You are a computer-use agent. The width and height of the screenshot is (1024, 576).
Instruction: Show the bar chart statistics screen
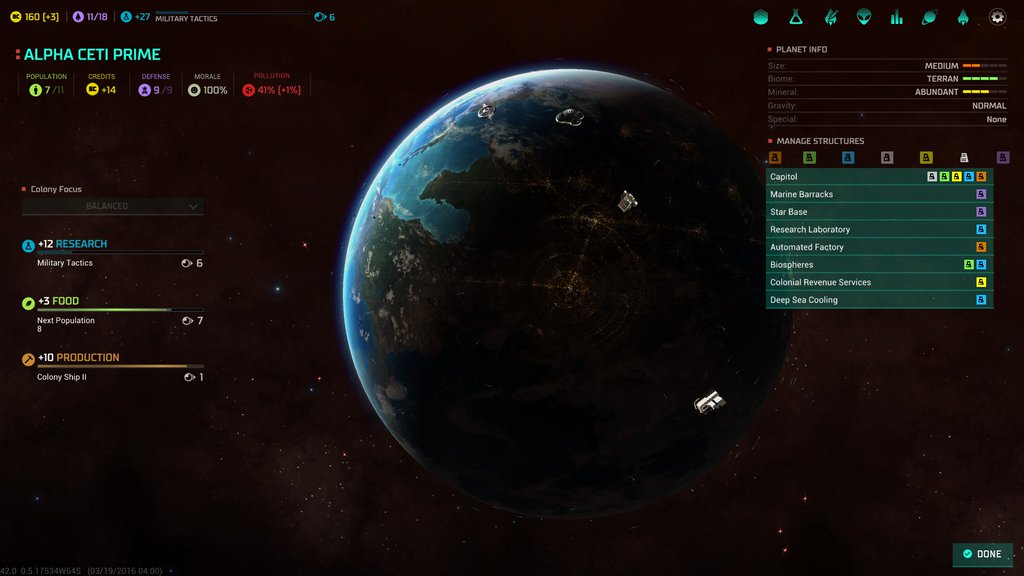[897, 17]
